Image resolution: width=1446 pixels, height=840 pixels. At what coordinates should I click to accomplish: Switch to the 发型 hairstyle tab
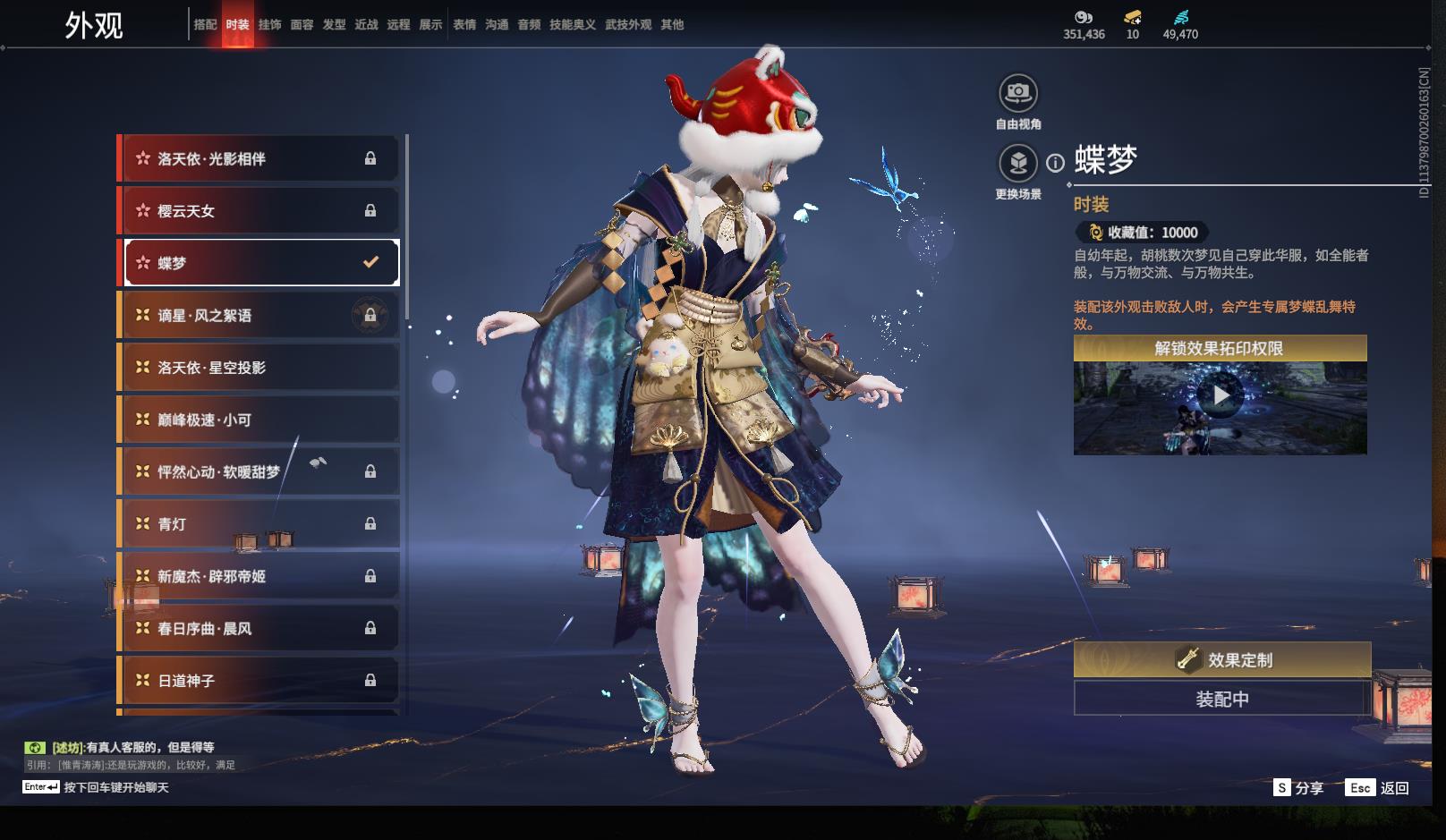click(334, 25)
